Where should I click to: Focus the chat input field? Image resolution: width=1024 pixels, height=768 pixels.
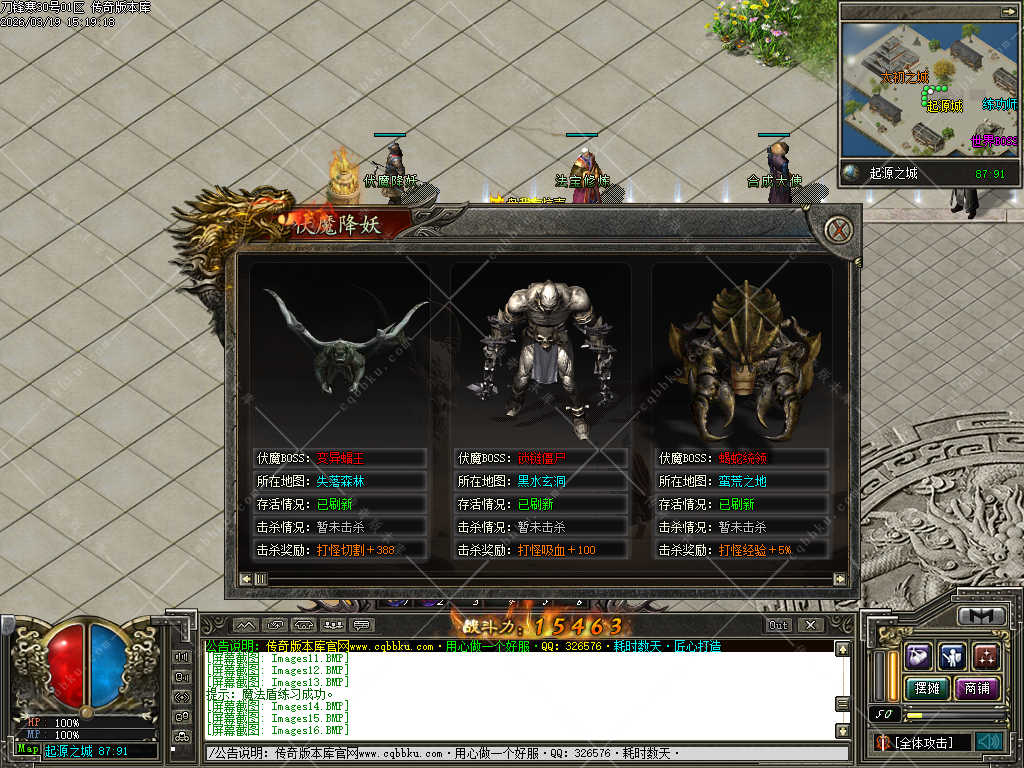coord(520,753)
